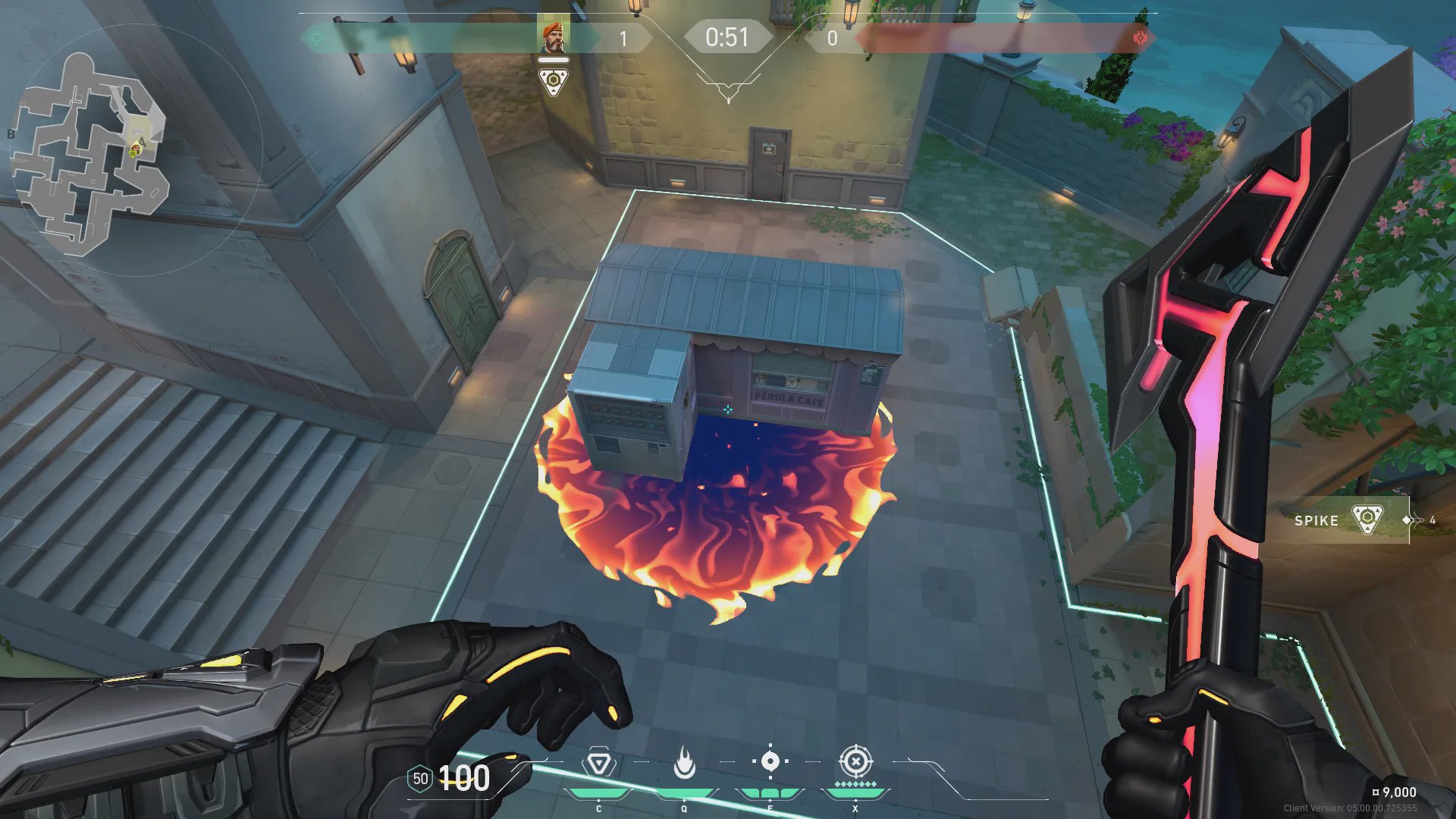
Task: Select Brimstone's portrait in the top bar
Action: [553, 36]
